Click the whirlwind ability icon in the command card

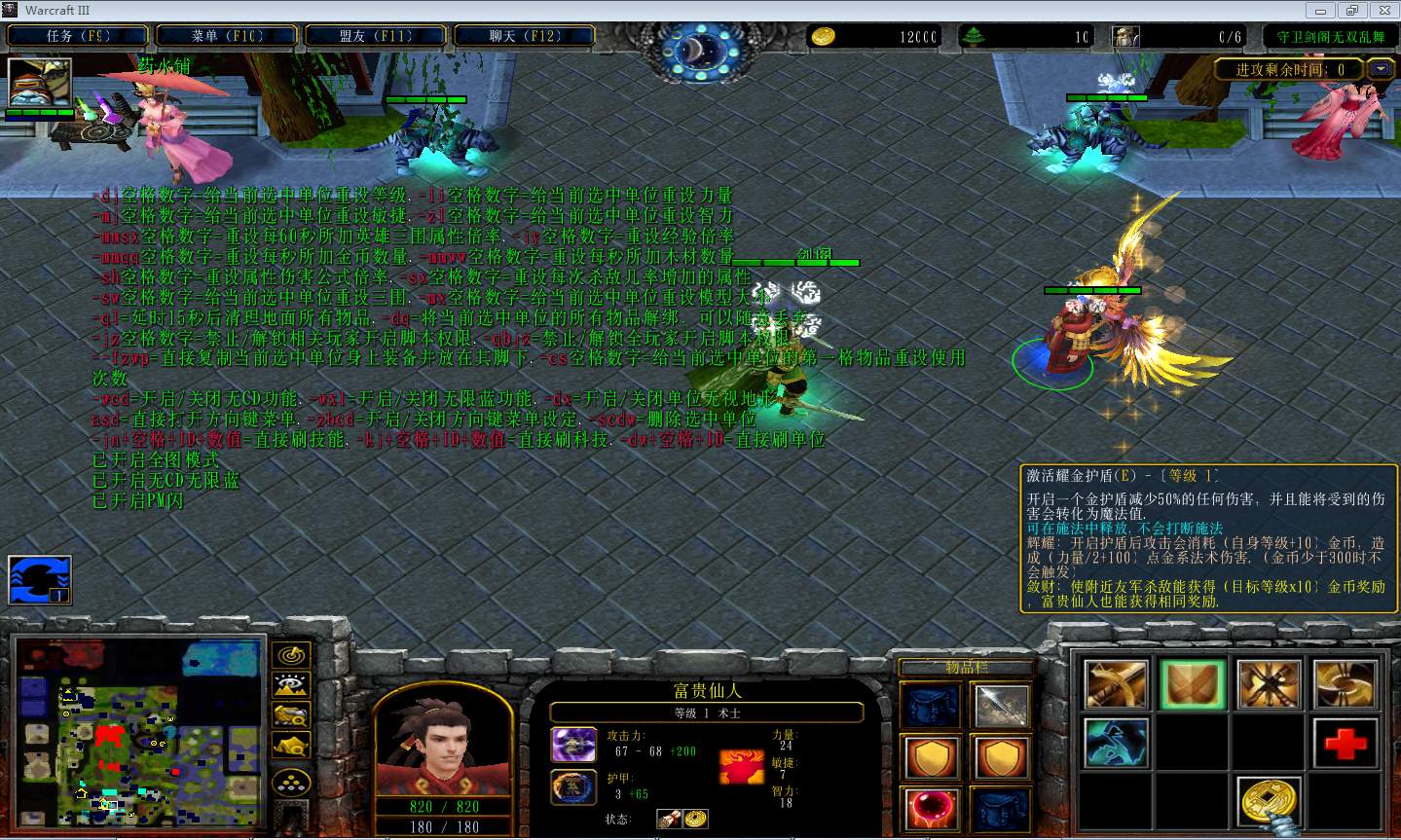1345,684
